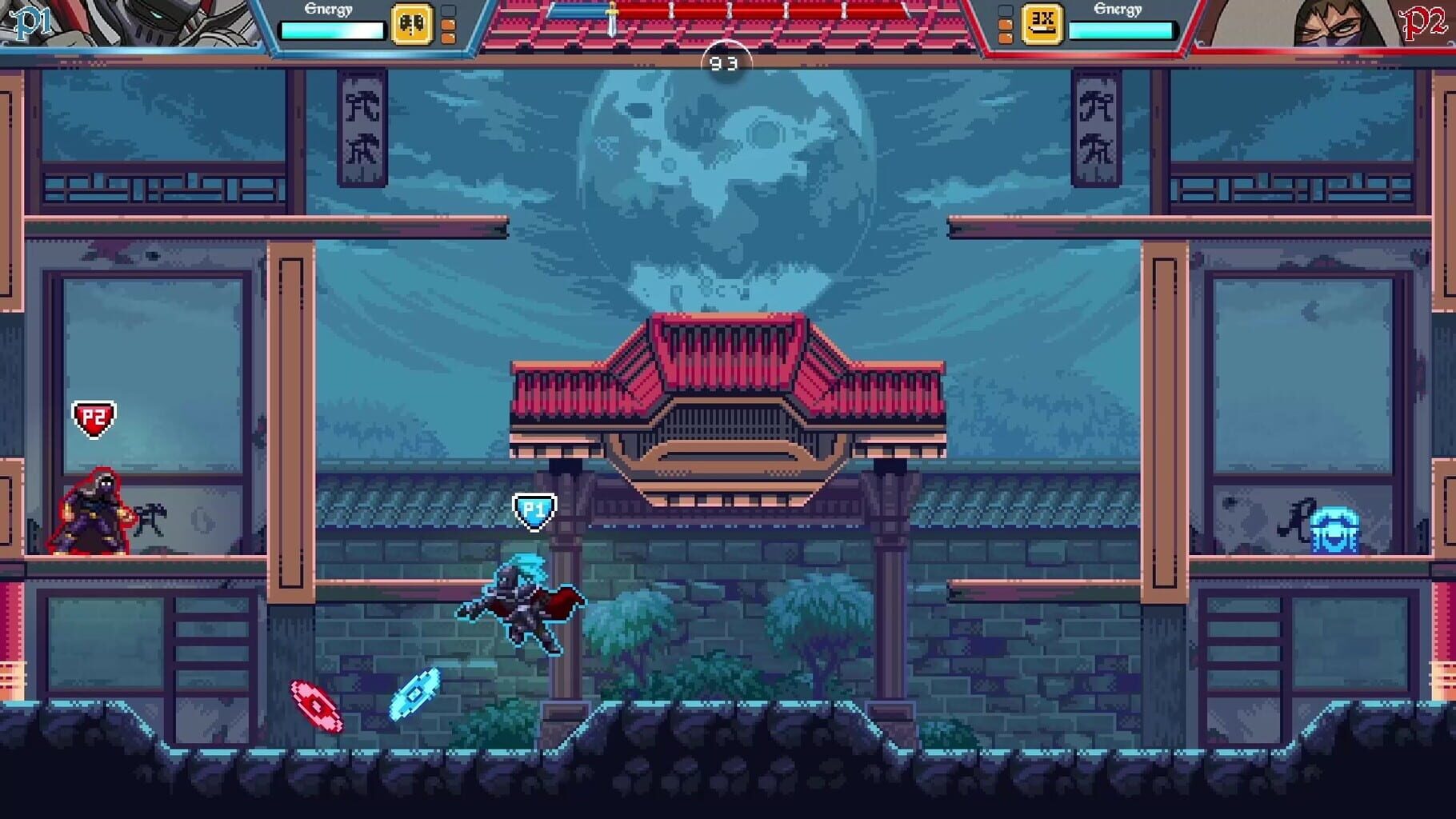Click the 3X kunai multiplier icon near P2's energy bar
Screen dimensions: 1456x819
click(1042, 22)
